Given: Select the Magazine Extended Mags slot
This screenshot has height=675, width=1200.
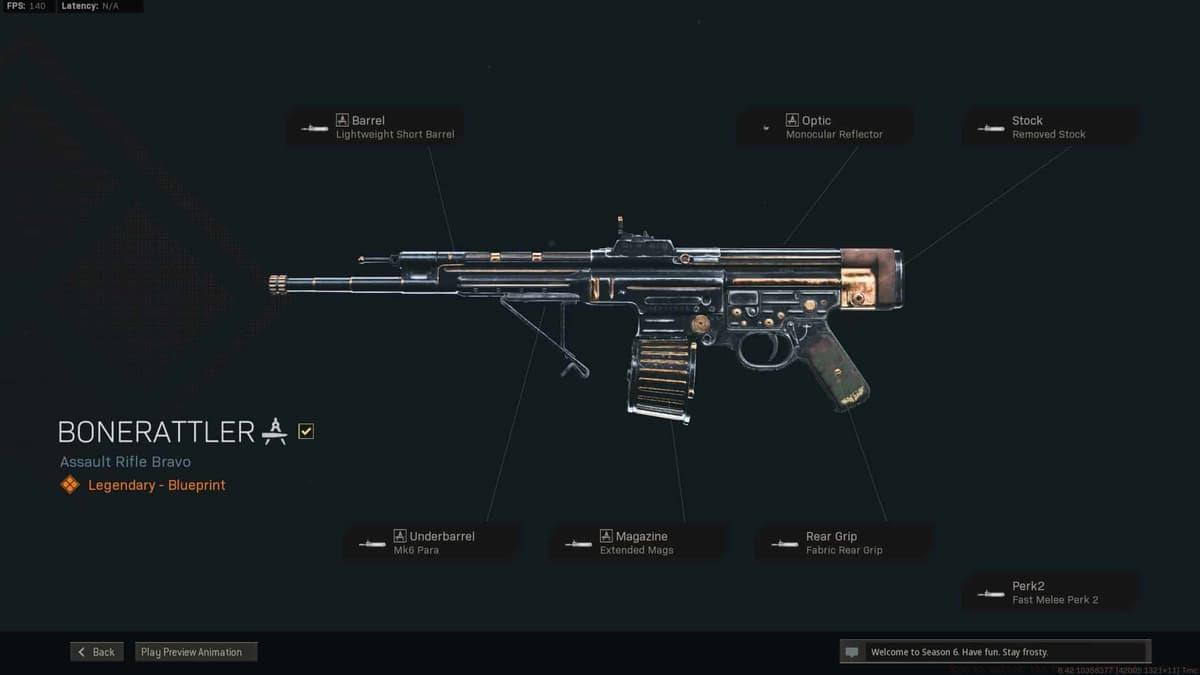Looking at the screenshot, I should point(637,543).
